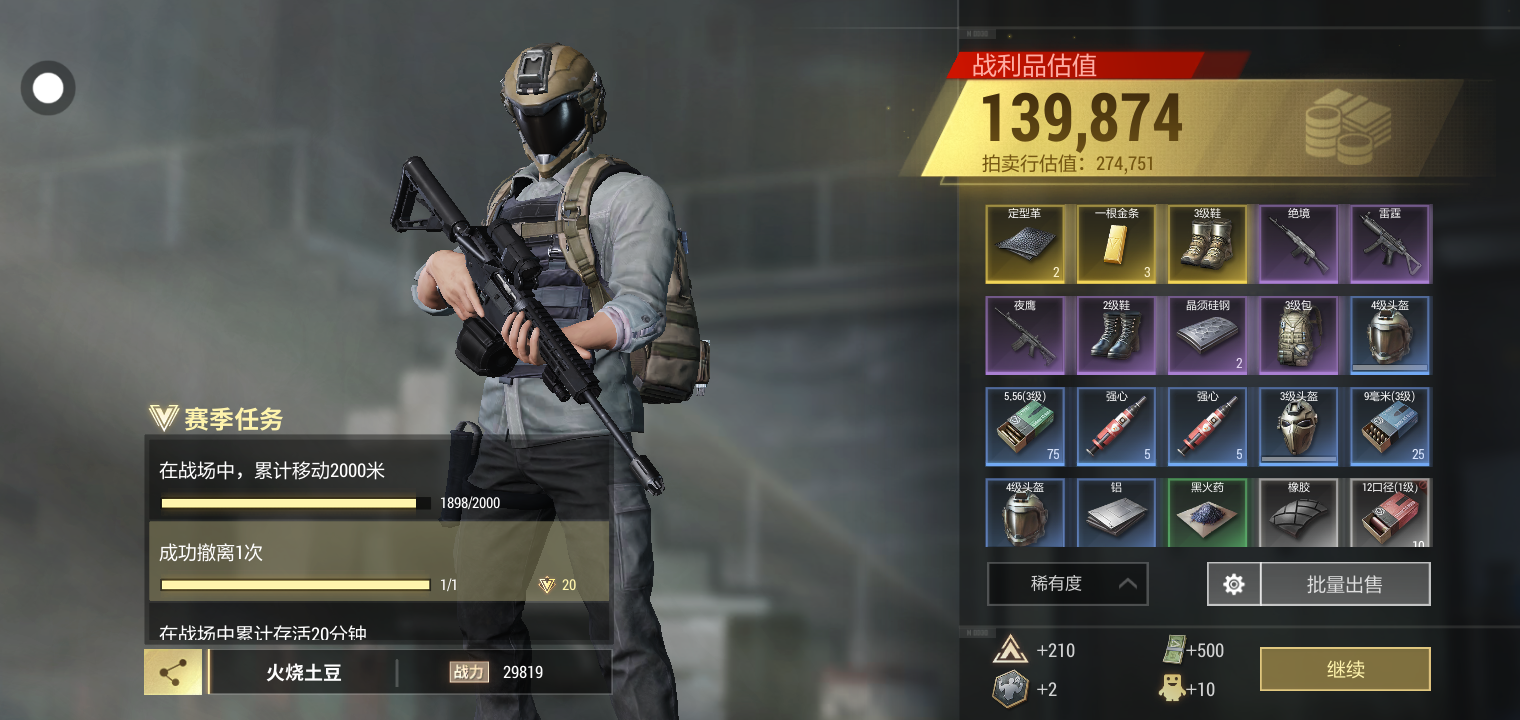Image resolution: width=1520 pixels, height=720 pixels.
Task: Choose the 一根金条 gold bar slot
Action: point(1116,245)
